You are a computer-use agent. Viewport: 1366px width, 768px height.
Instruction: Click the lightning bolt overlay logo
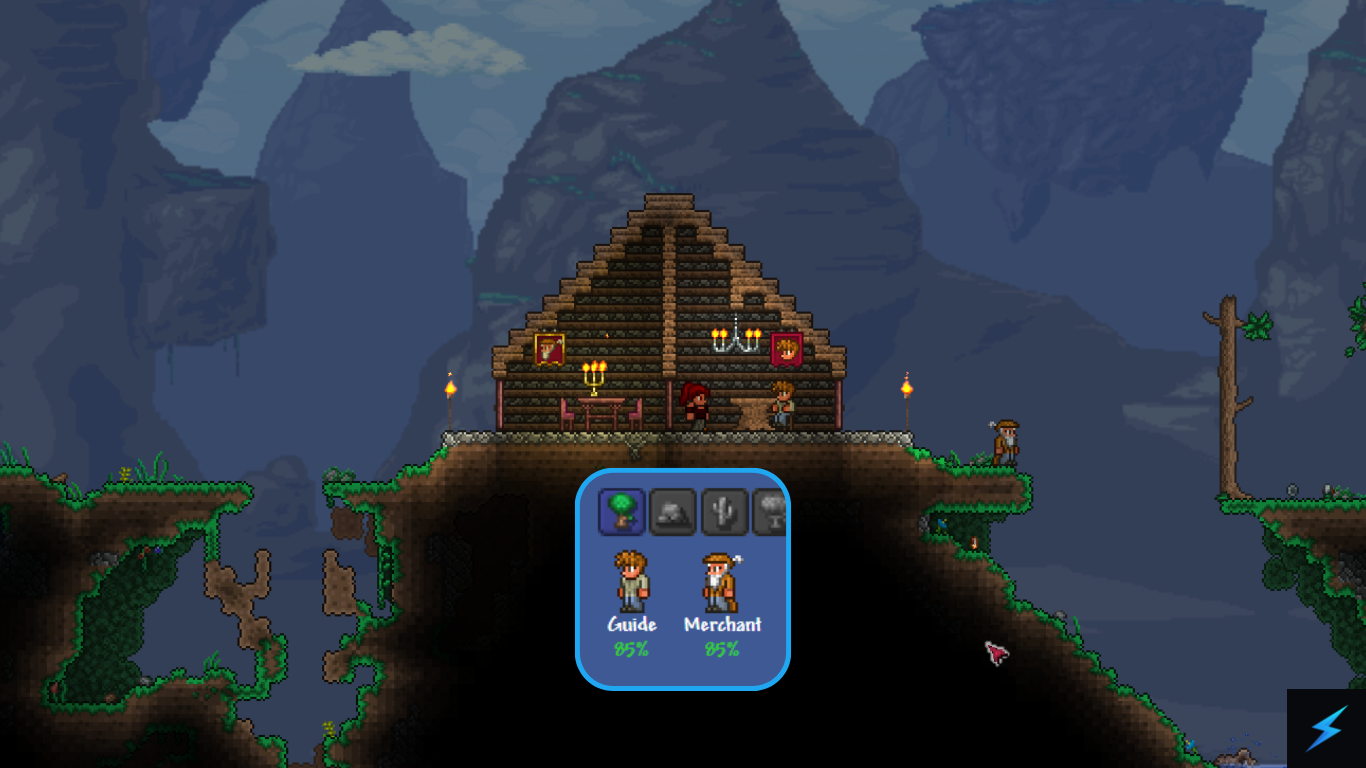tap(1326, 728)
